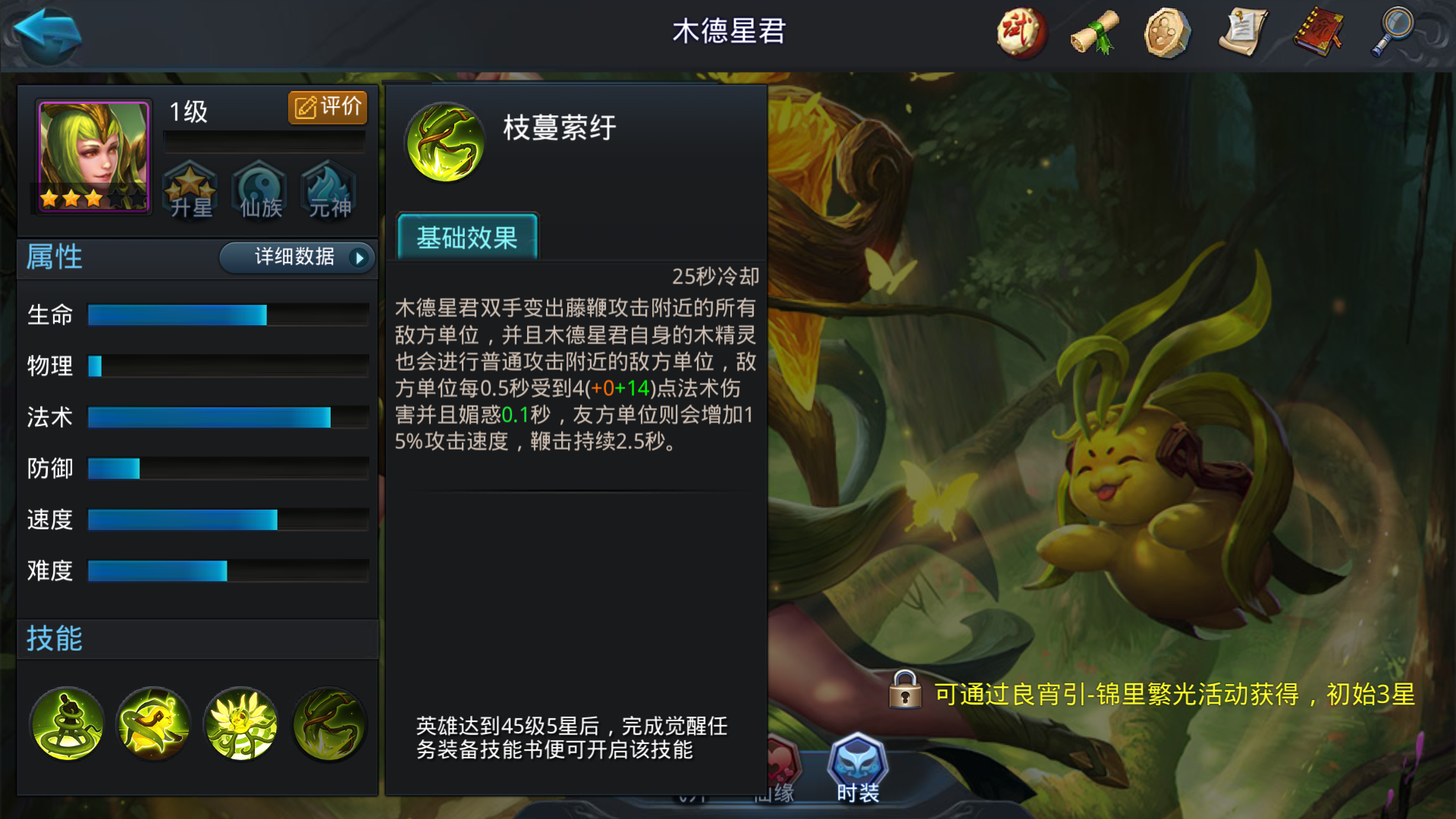
Task: Click the green-ribbon scroll icon in top bar
Action: 1095,30
